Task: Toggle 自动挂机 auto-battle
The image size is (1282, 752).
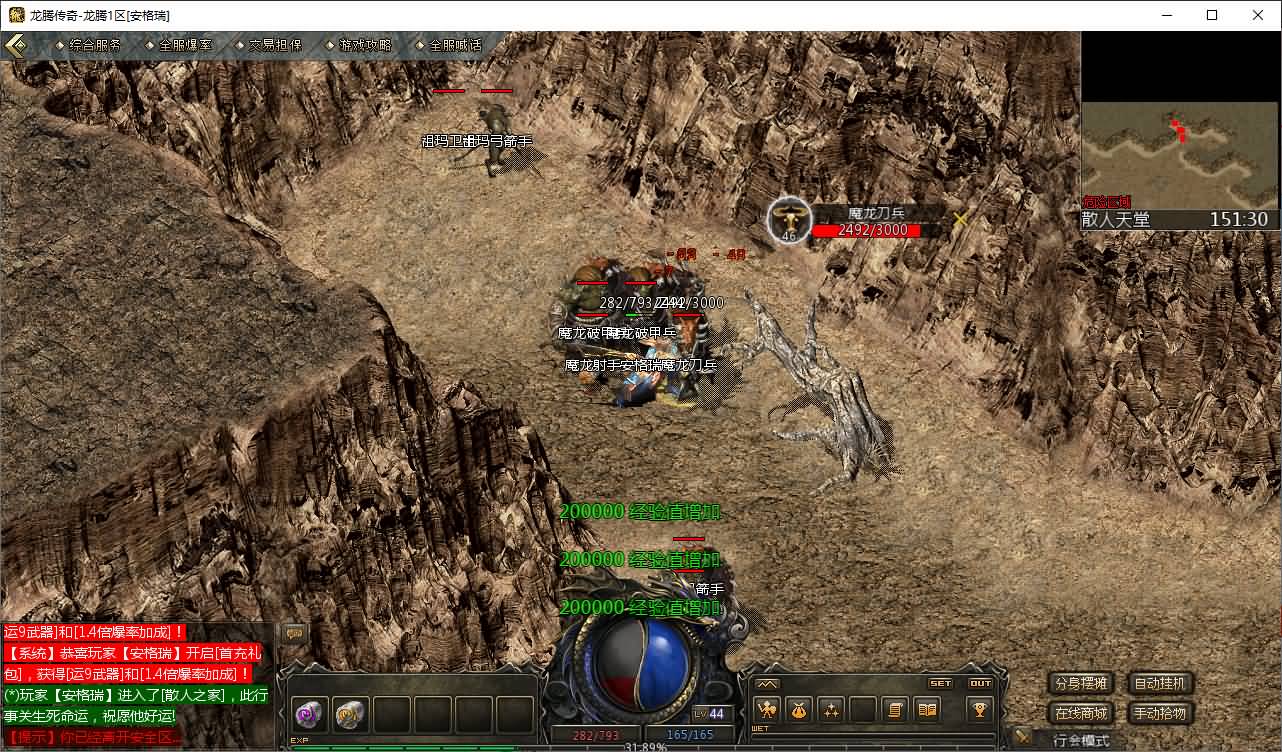Action: (1161, 684)
